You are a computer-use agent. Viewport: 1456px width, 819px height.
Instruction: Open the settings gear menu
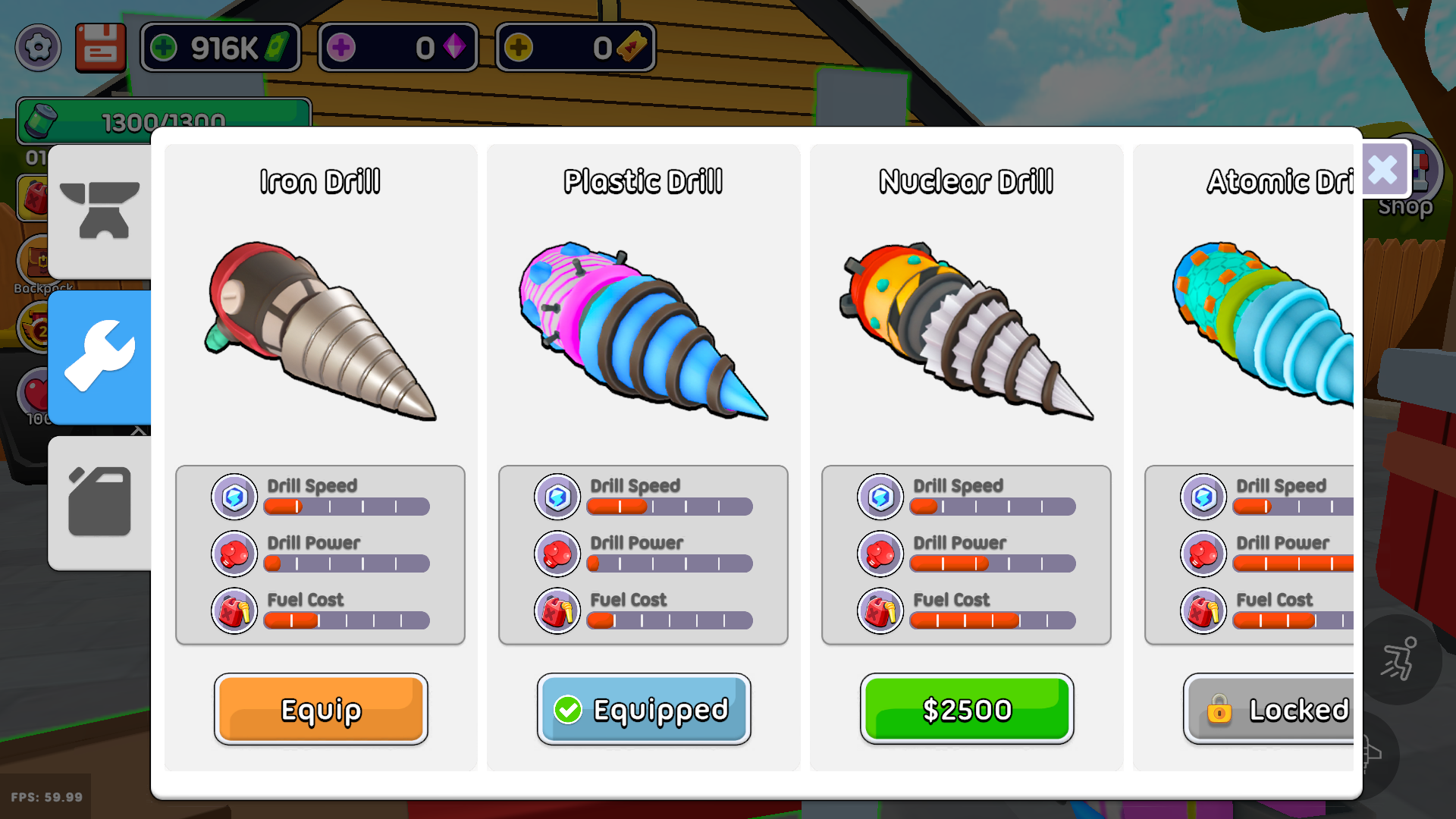point(38,47)
